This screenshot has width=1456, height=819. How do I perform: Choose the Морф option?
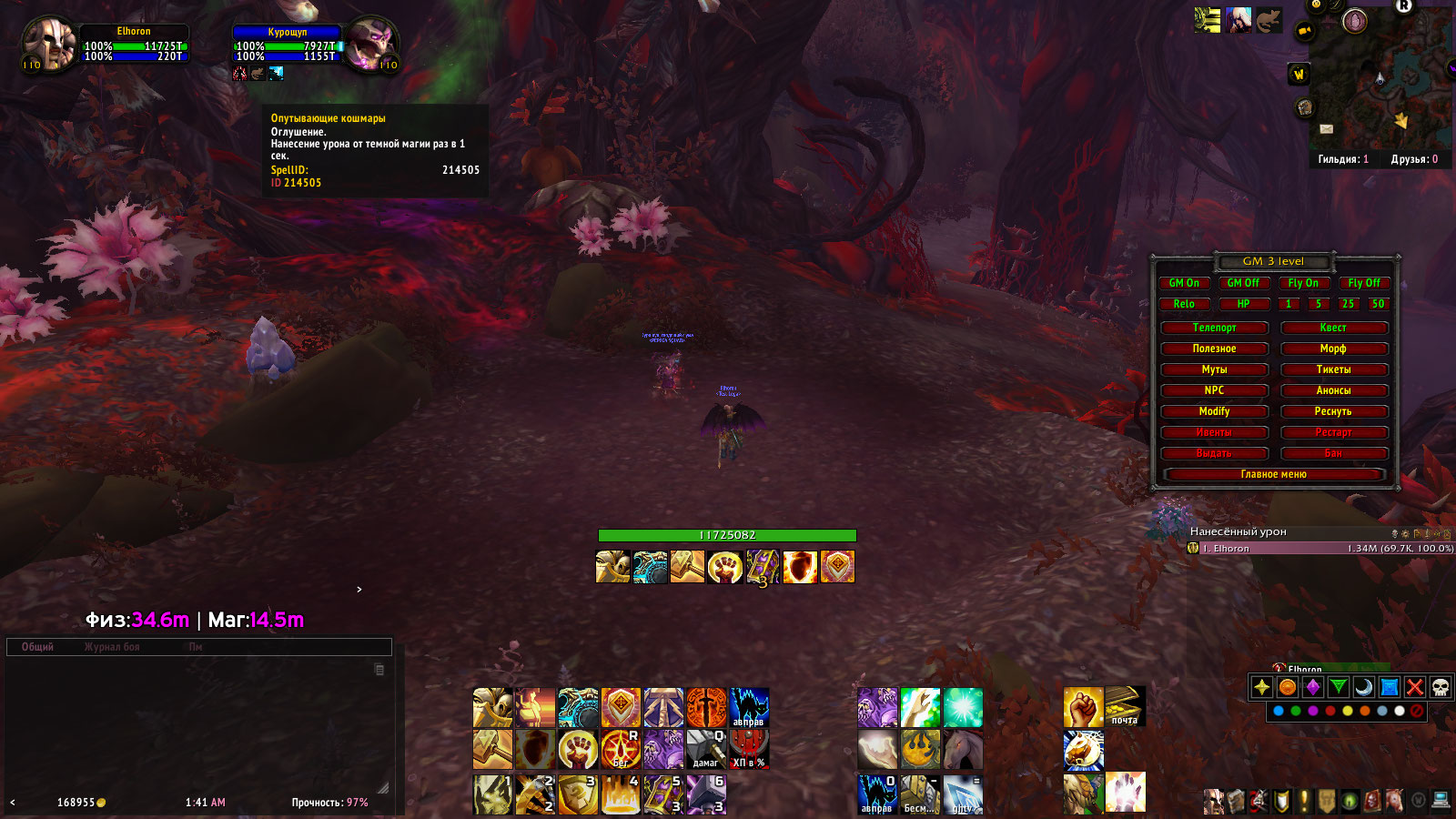coord(1333,349)
